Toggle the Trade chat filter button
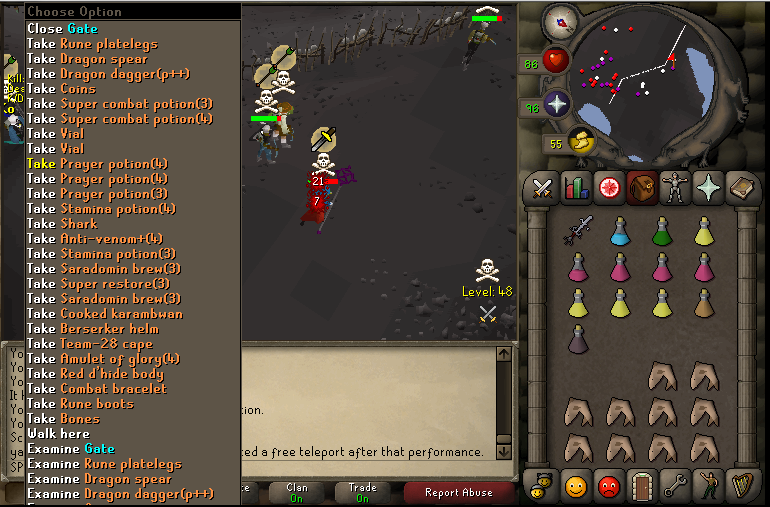The height and width of the screenshot is (507, 770). [x=362, y=492]
